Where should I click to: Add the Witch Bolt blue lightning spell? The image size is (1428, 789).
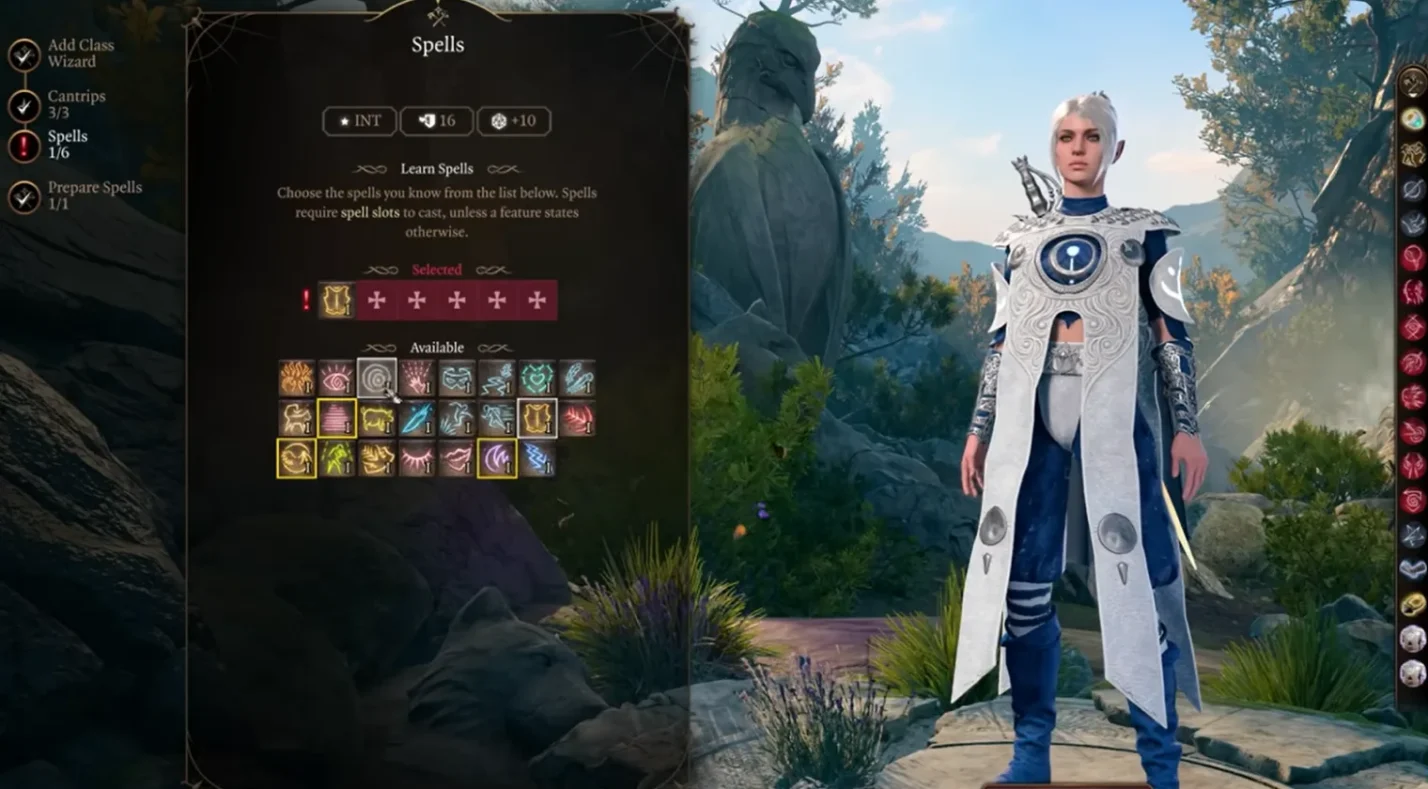(x=537, y=459)
